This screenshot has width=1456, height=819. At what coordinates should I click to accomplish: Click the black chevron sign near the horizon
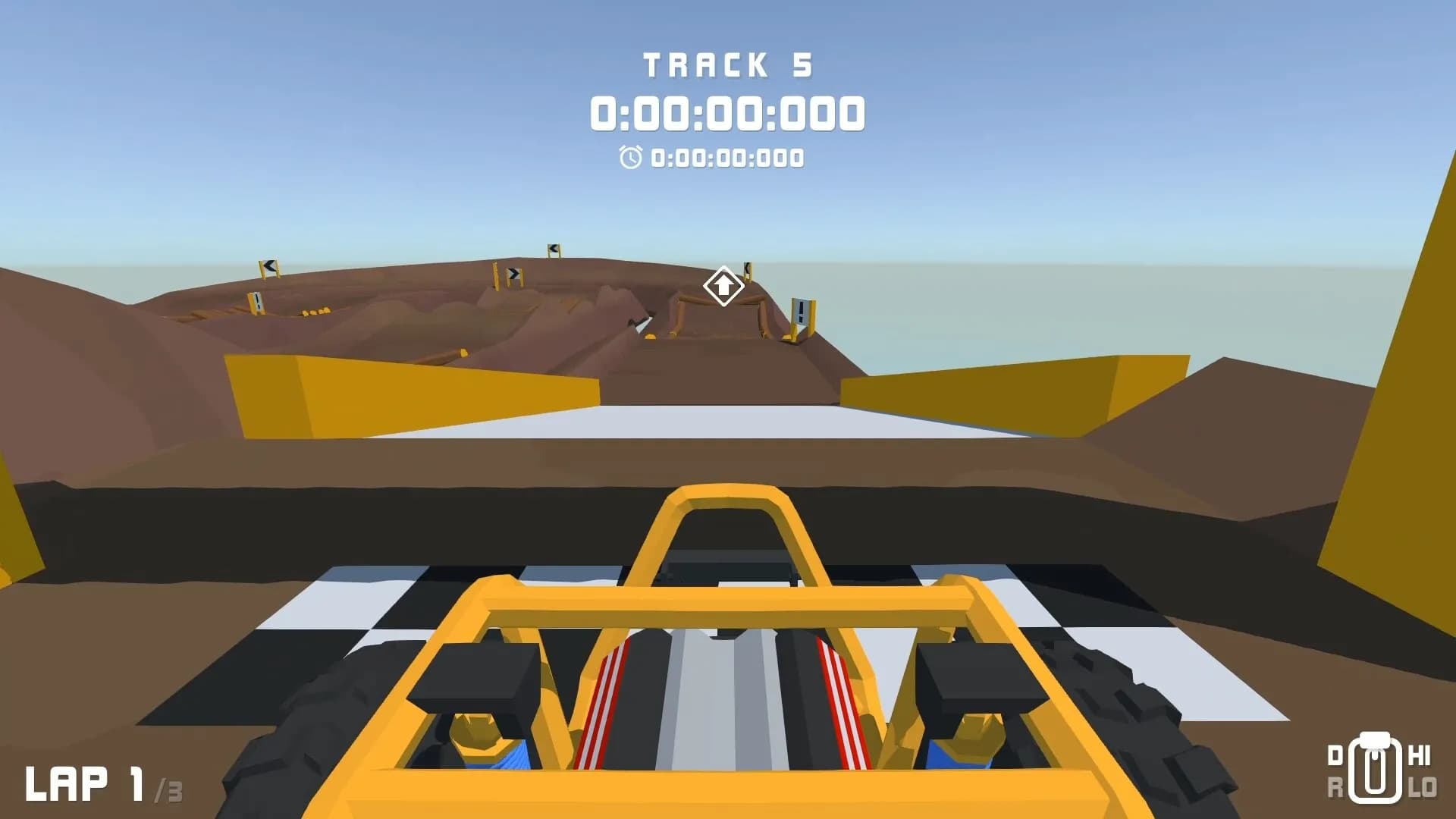pos(554,248)
